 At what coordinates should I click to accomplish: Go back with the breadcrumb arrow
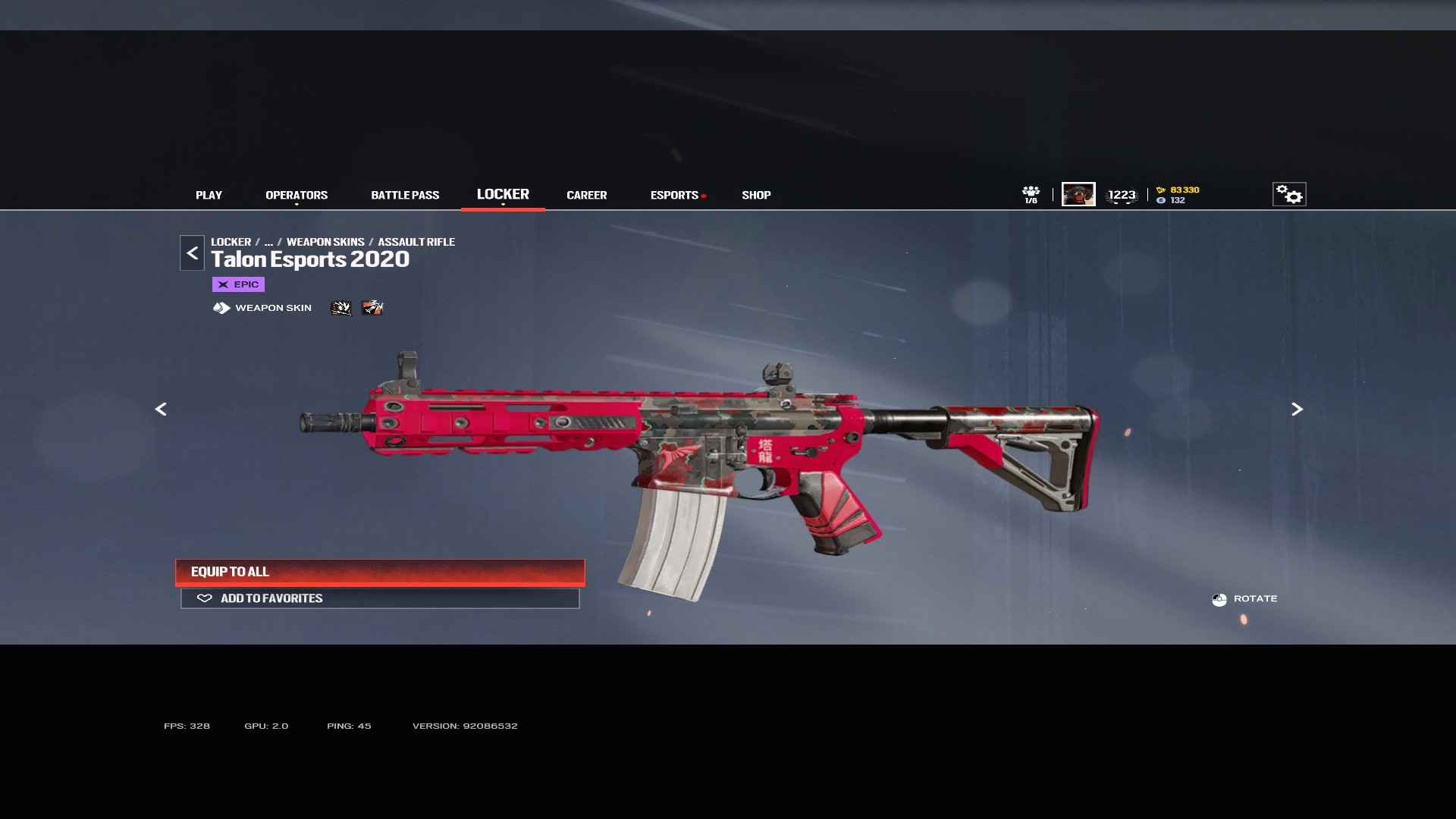pos(192,253)
